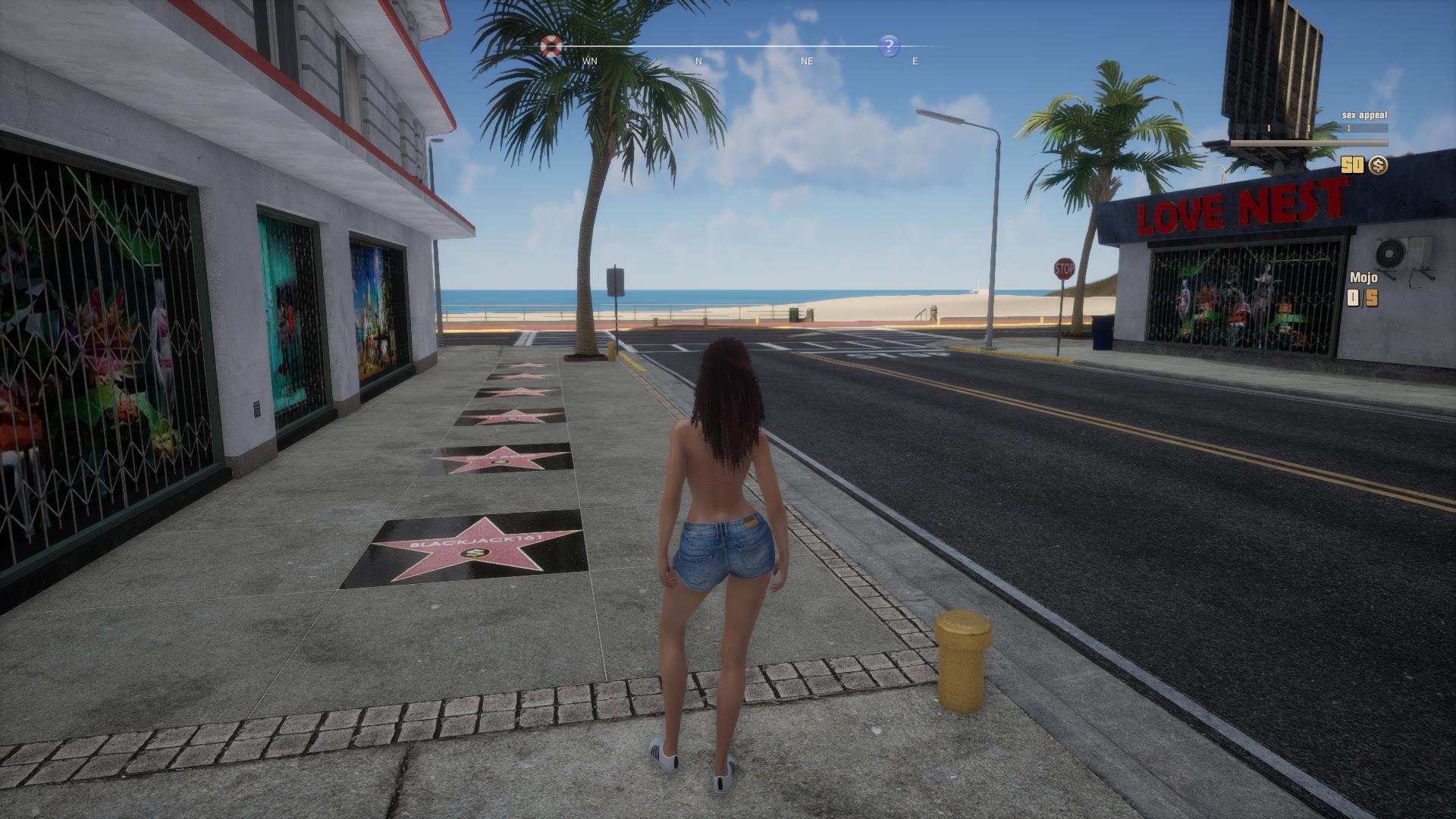The image size is (1456, 819).
Task: Toggle the NE direction on the compass bar
Action: coord(805,61)
